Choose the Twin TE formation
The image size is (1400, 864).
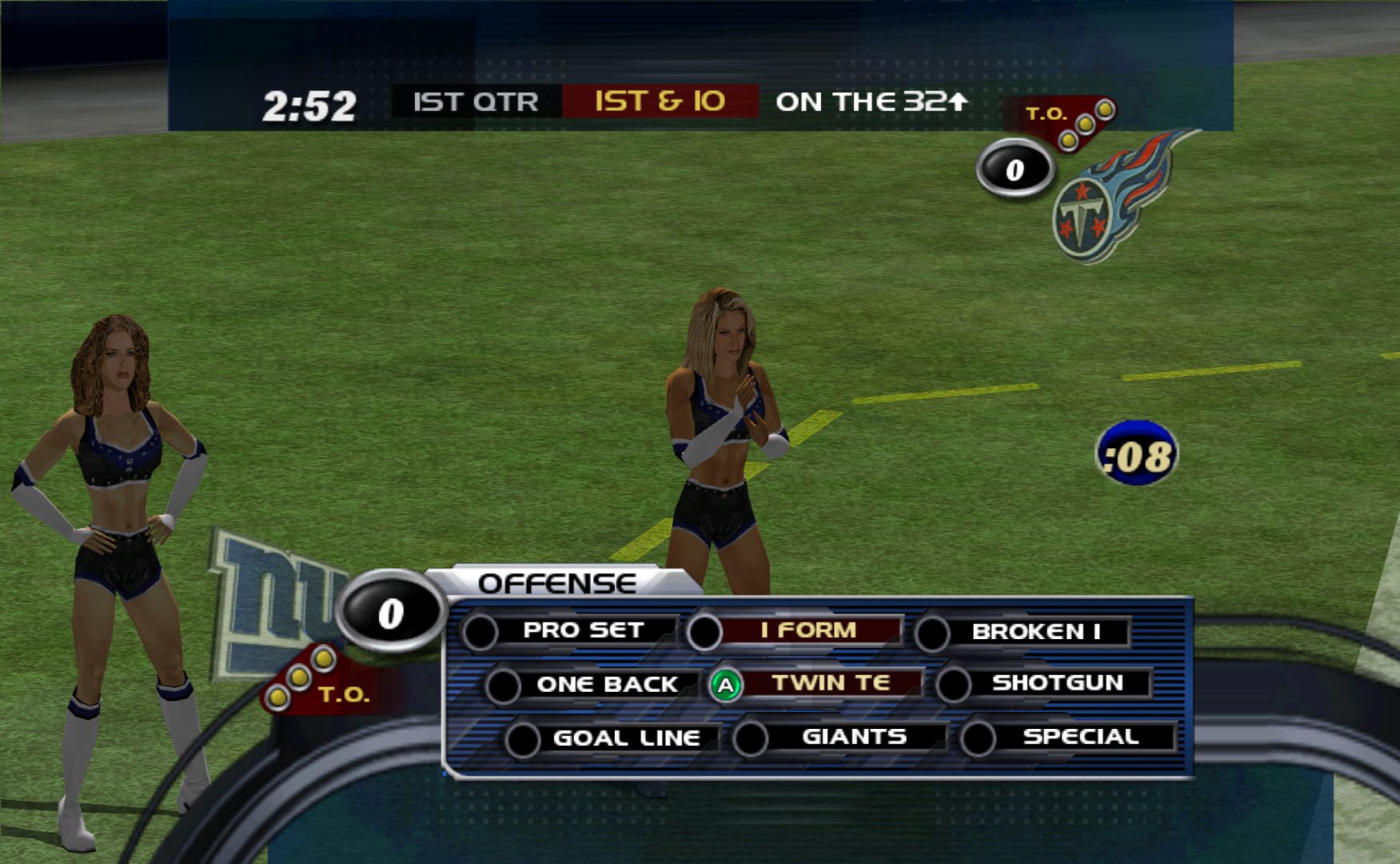pos(830,683)
